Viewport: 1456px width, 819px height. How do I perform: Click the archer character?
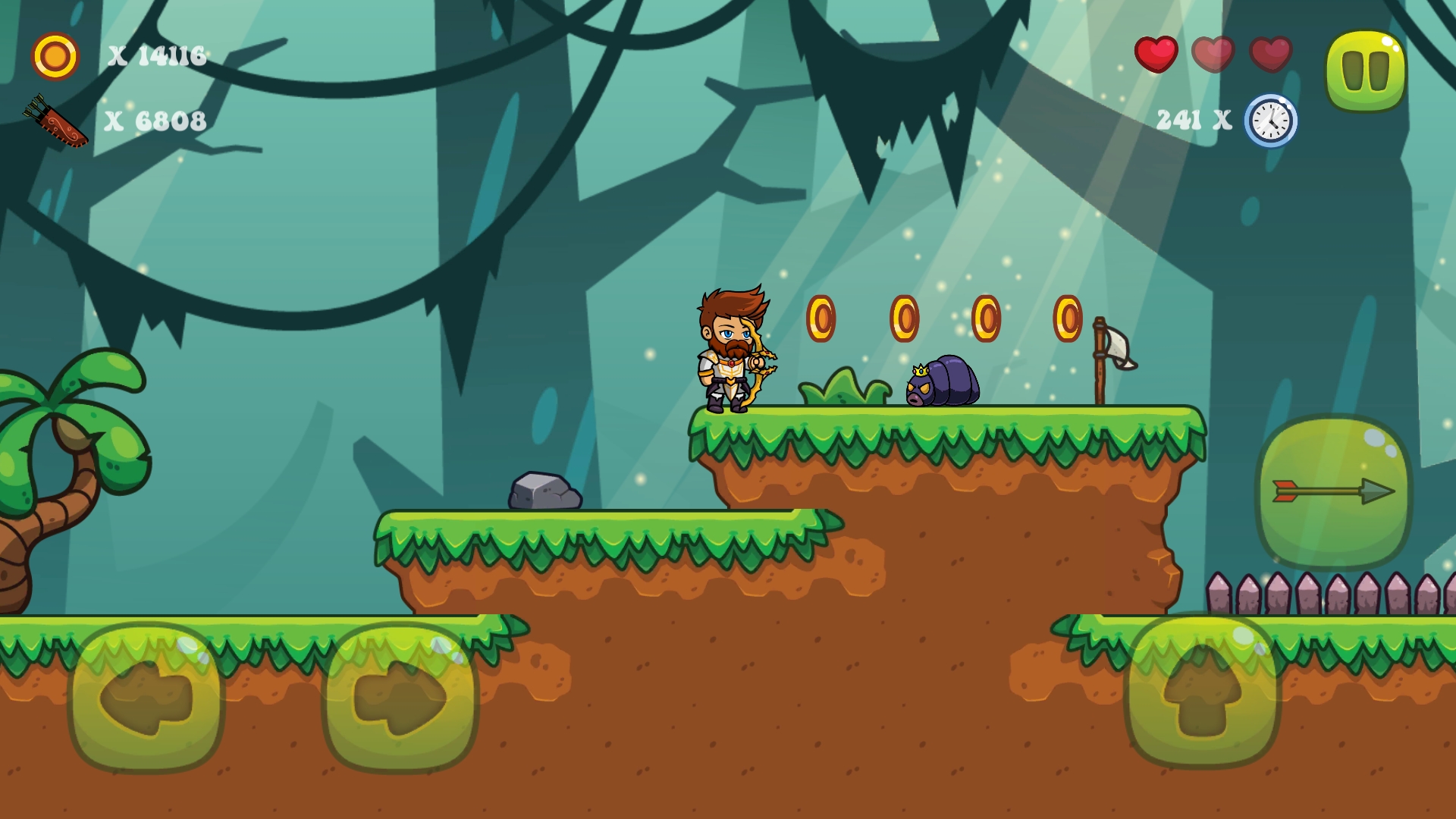pyautogui.click(x=732, y=353)
